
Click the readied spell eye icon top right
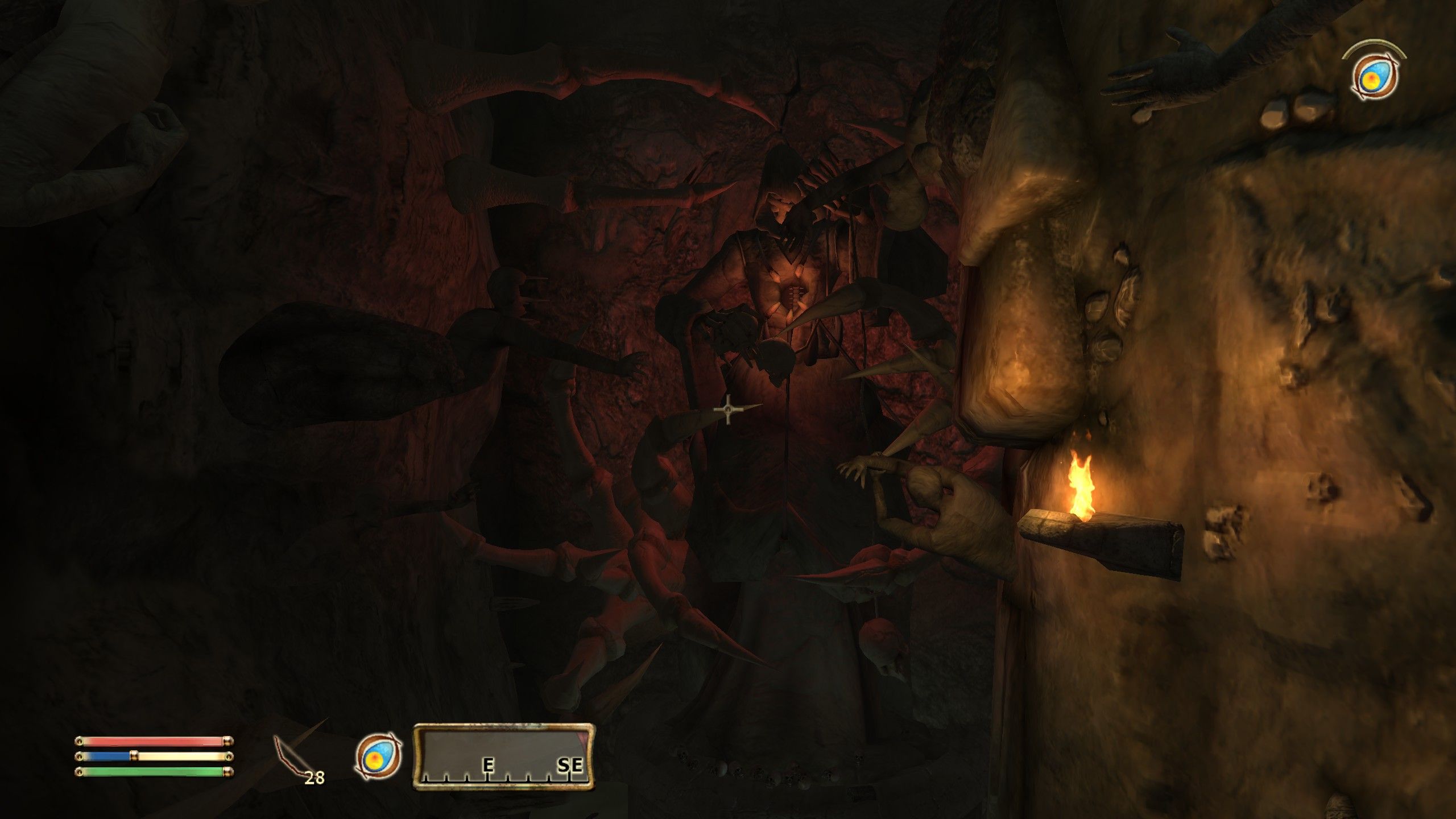coord(1374,76)
